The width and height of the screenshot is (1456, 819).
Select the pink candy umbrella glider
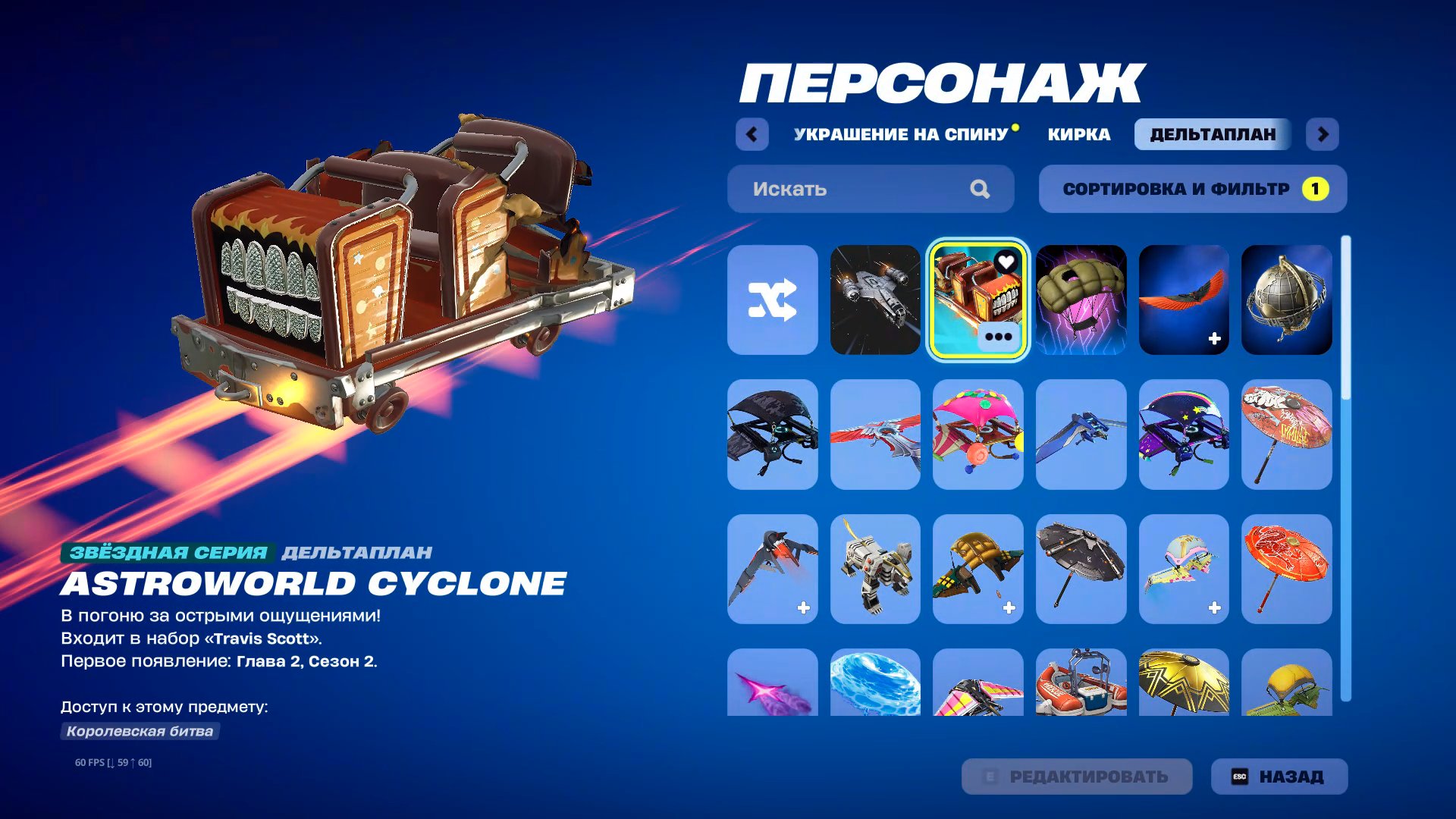click(977, 434)
